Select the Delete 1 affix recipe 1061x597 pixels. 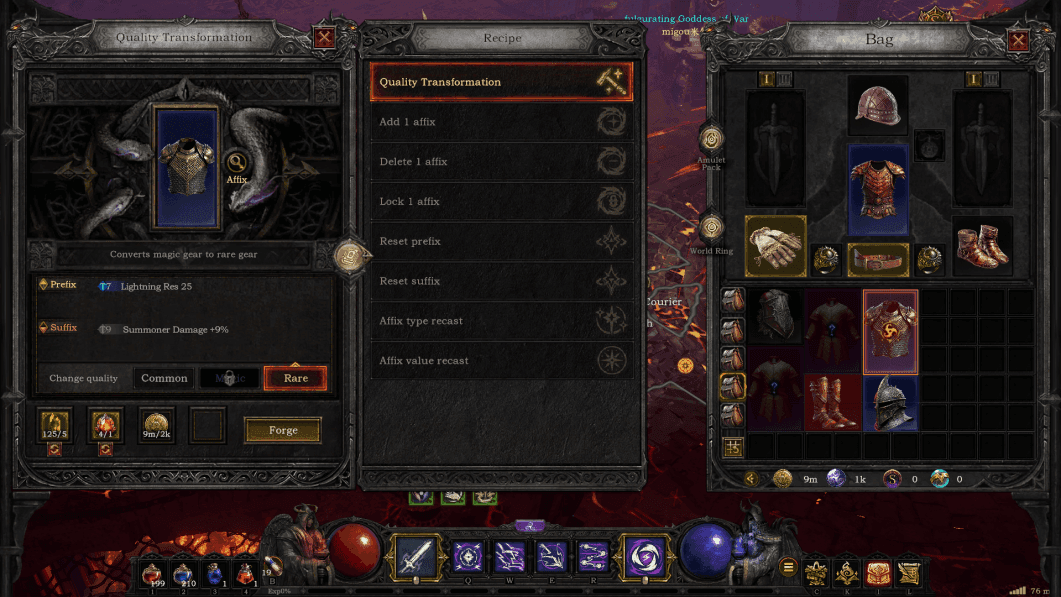(501, 162)
